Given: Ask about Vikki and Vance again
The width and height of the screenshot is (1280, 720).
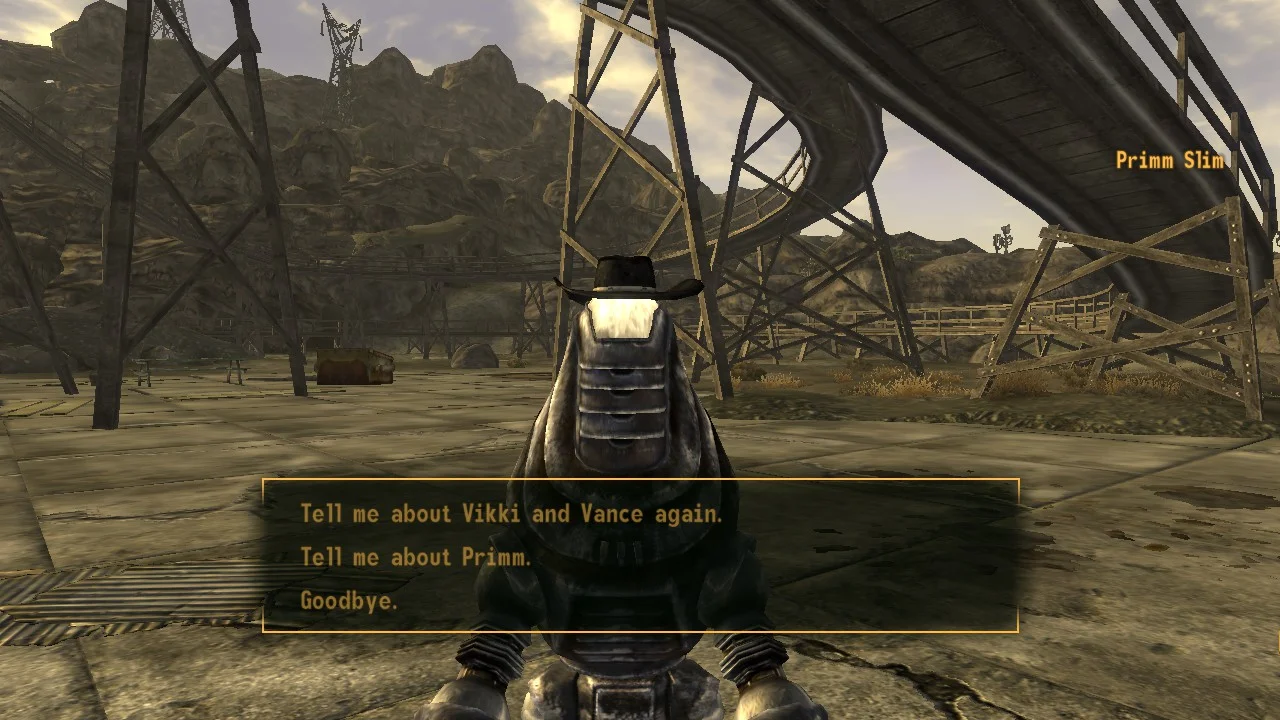Looking at the screenshot, I should coord(511,514).
